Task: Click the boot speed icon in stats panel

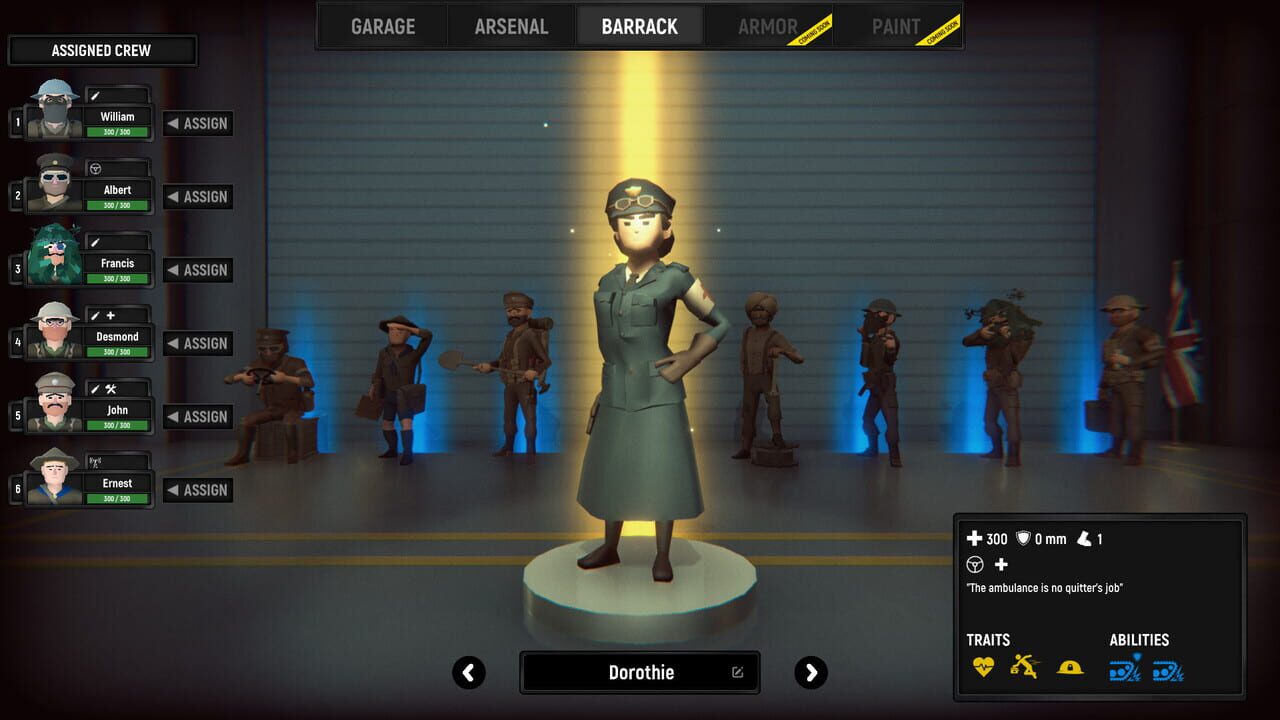Action: [1083, 539]
